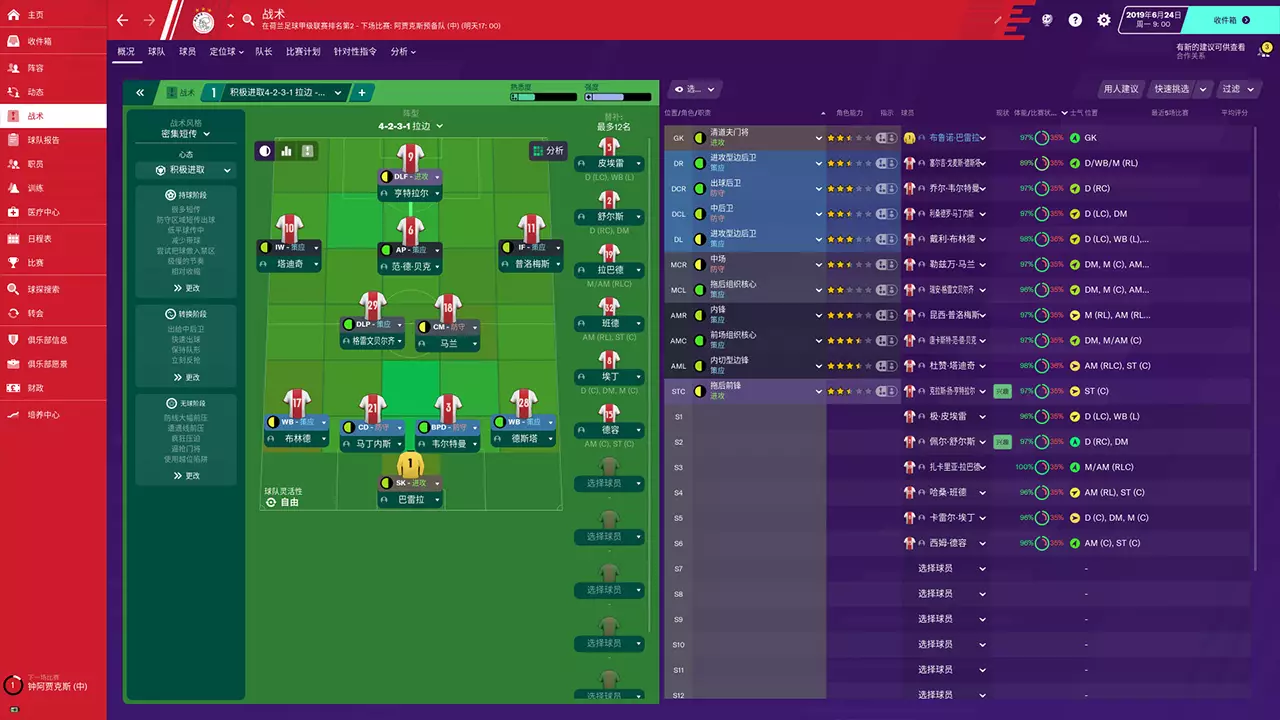Open the help question mark icon
1280x720 pixels.
1076,20
